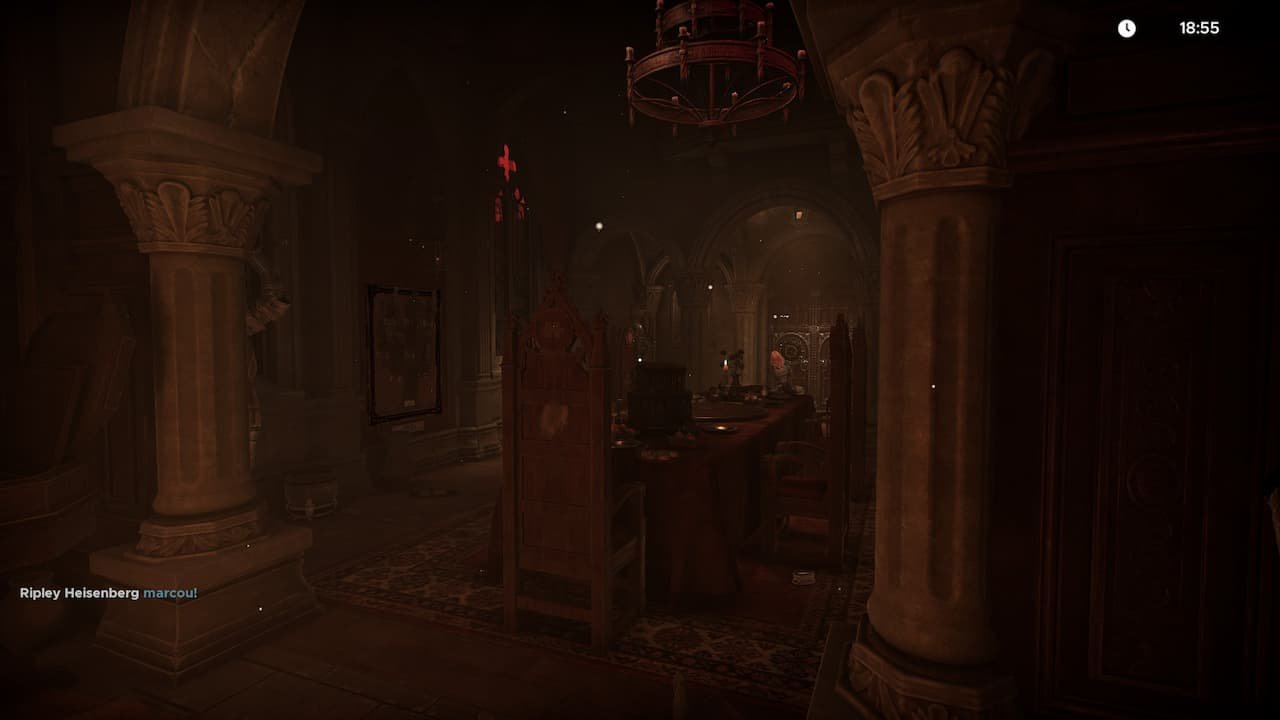Click the tall red throne chair at the table
The width and height of the screenshot is (1280, 720).
pos(557,430)
